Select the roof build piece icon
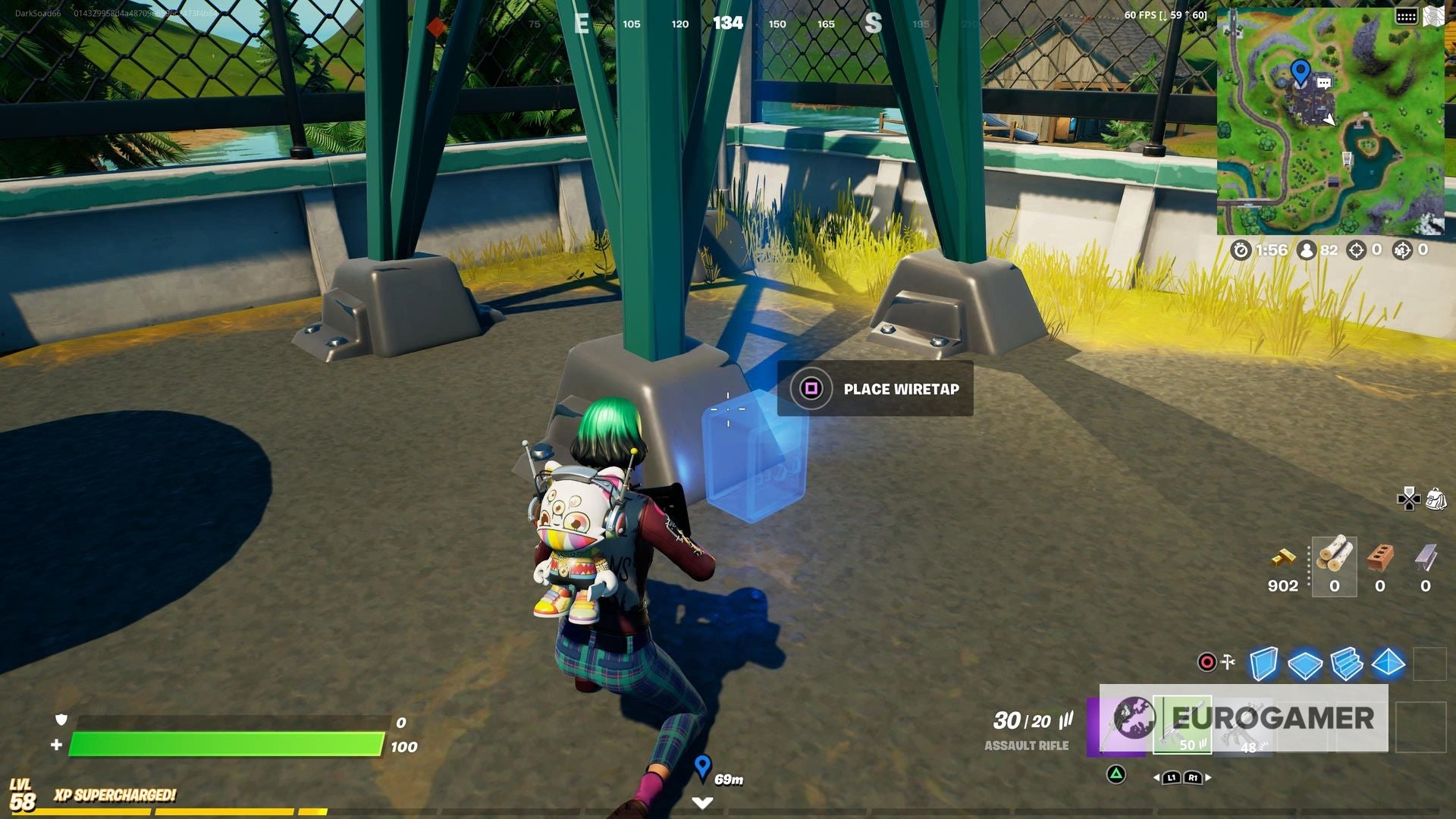 [x=1388, y=664]
